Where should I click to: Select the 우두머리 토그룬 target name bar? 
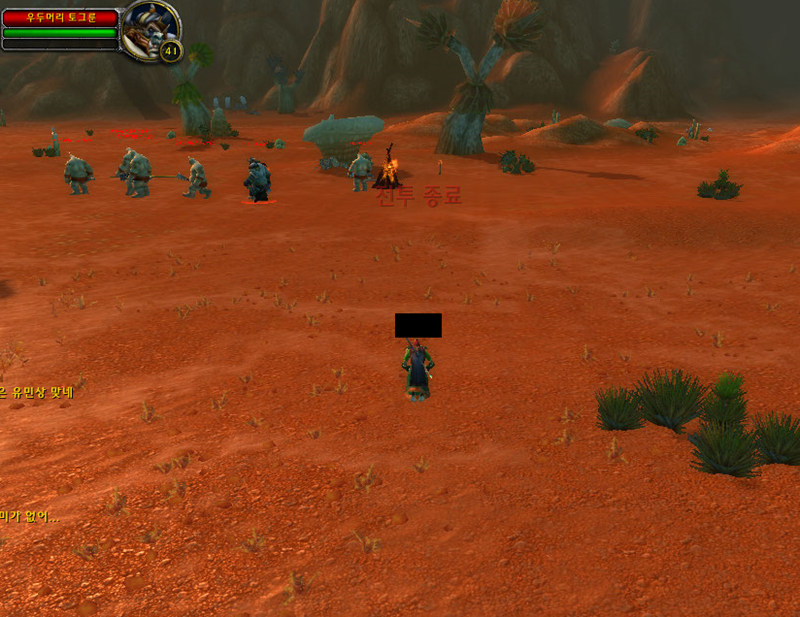pos(59,17)
